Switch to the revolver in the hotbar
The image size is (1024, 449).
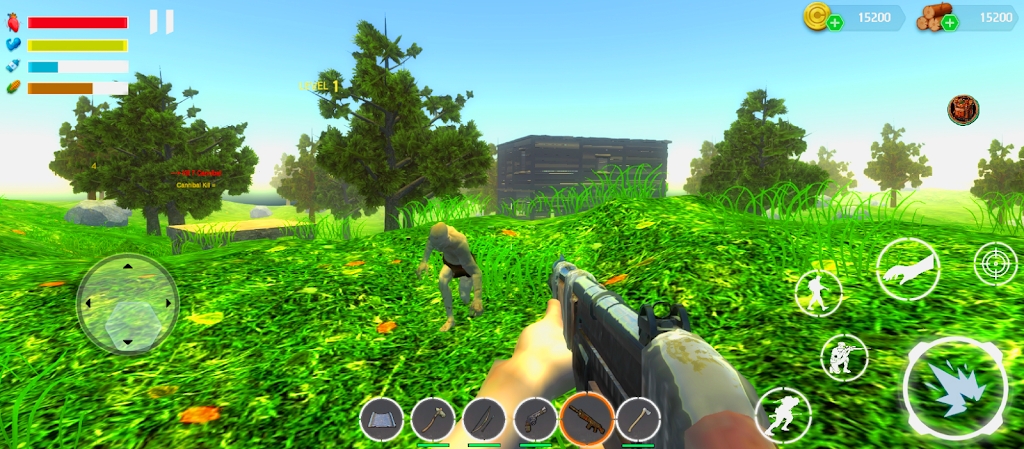coord(535,419)
